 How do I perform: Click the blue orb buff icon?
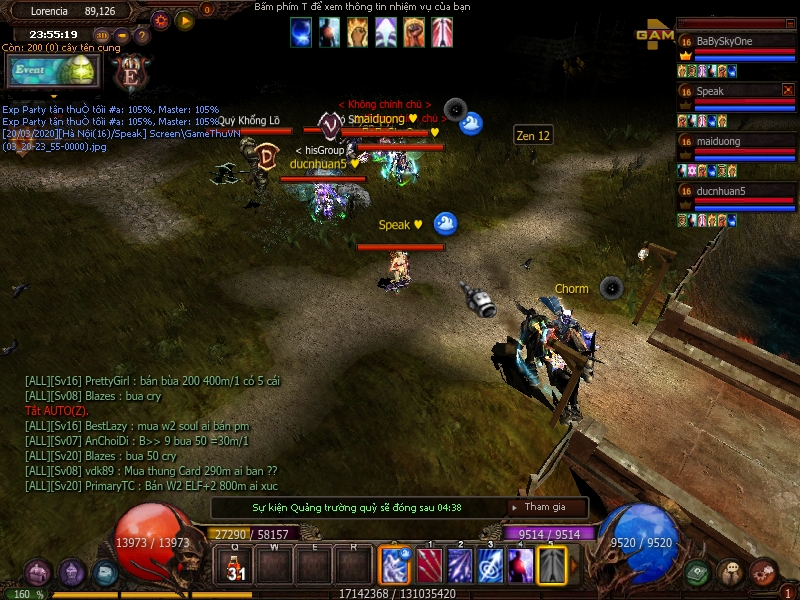click(x=301, y=34)
